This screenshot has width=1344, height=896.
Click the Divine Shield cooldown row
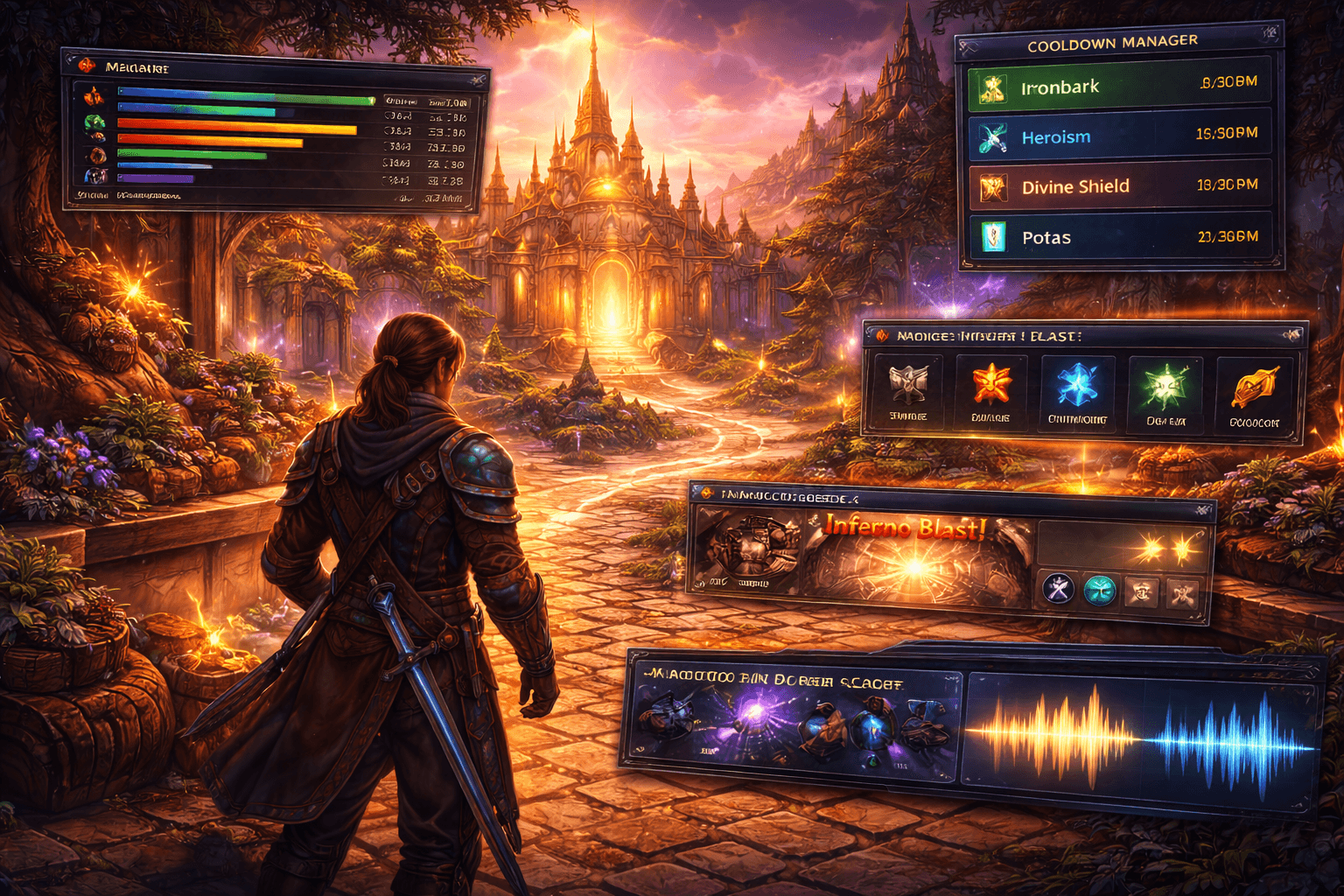pyautogui.click(x=1119, y=186)
